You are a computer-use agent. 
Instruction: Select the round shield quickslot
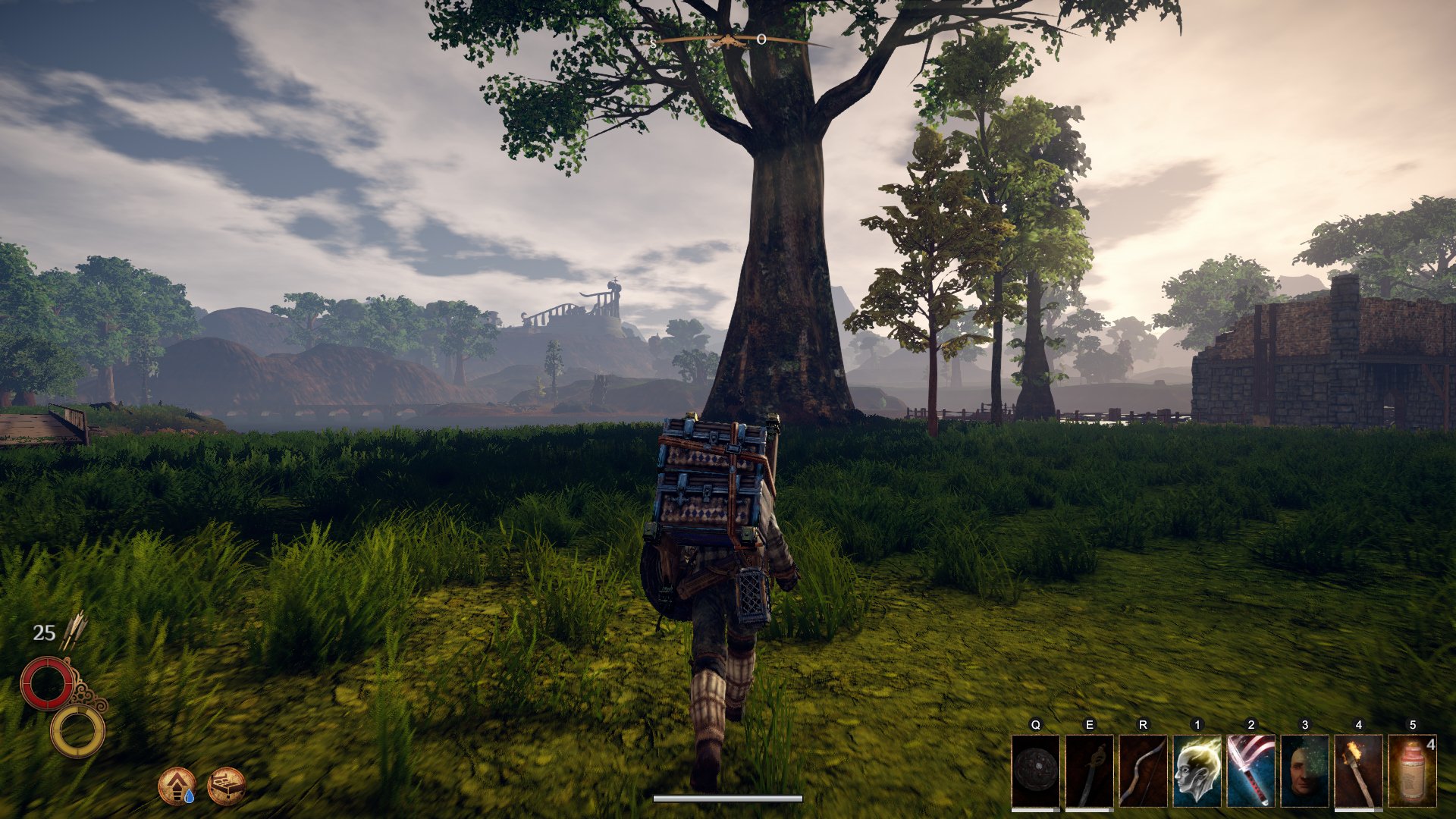[x=1035, y=770]
